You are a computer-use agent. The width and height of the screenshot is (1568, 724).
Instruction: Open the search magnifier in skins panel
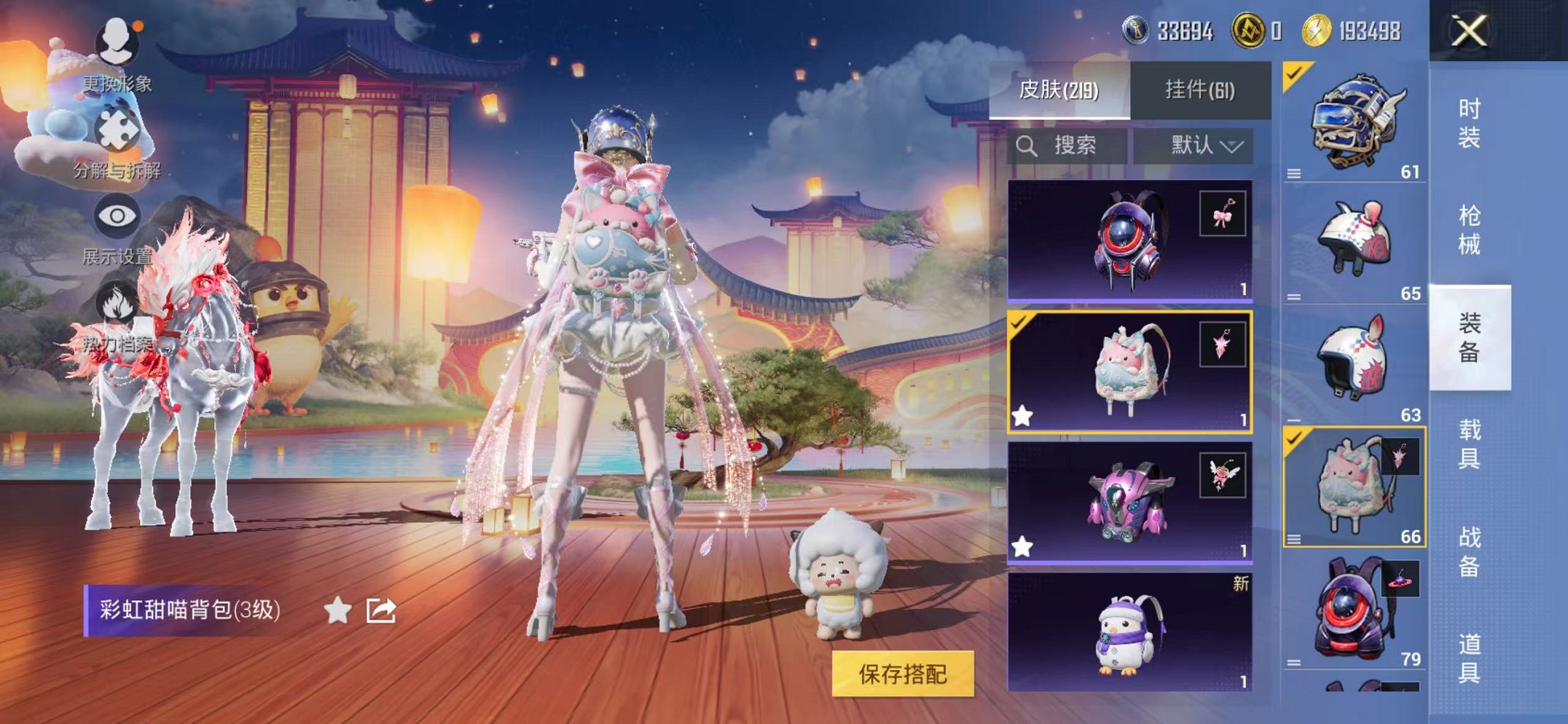[1027, 145]
